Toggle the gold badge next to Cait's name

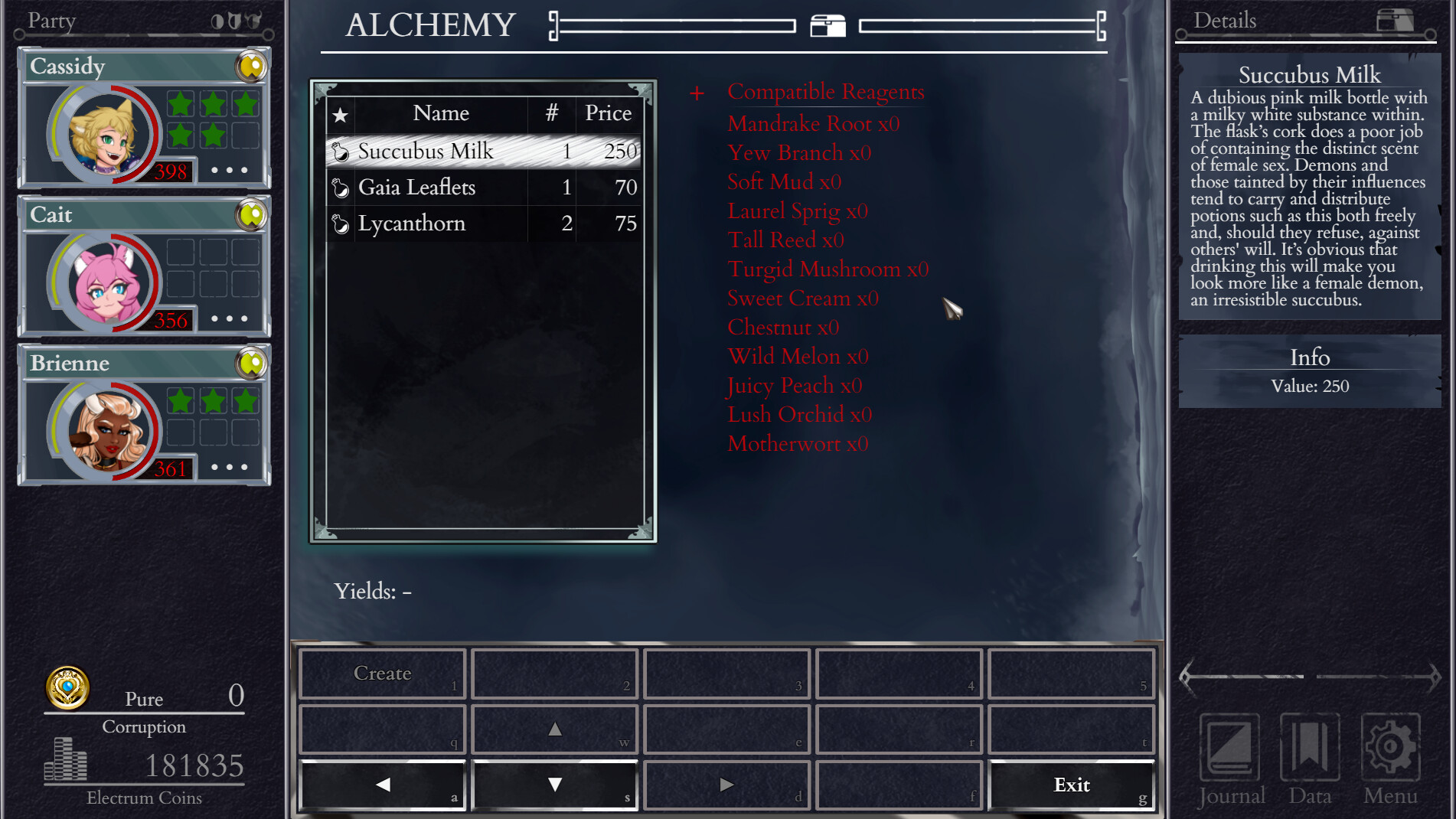click(x=251, y=216)
